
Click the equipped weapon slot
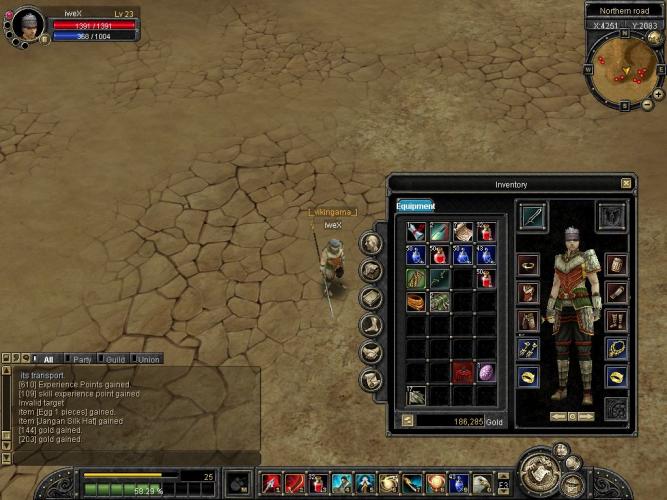pyautogui.click(x=532, y=214)
